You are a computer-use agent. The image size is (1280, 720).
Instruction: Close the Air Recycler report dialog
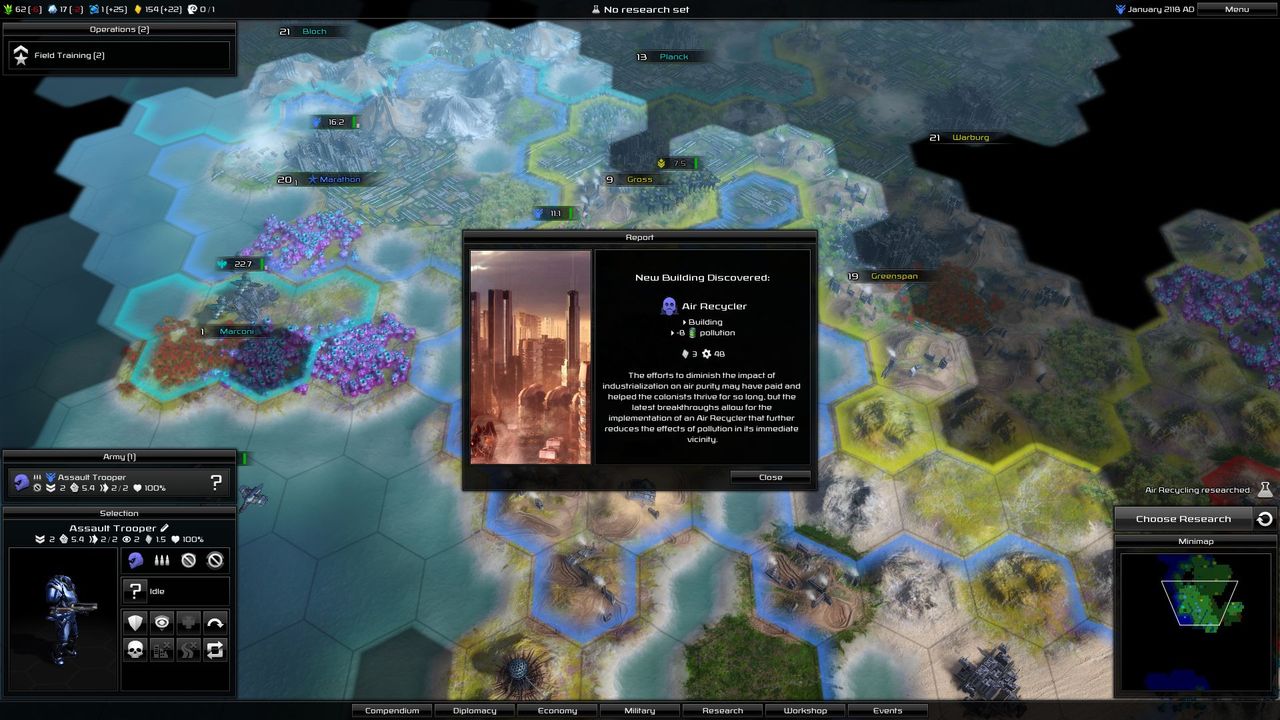(770, 477)
